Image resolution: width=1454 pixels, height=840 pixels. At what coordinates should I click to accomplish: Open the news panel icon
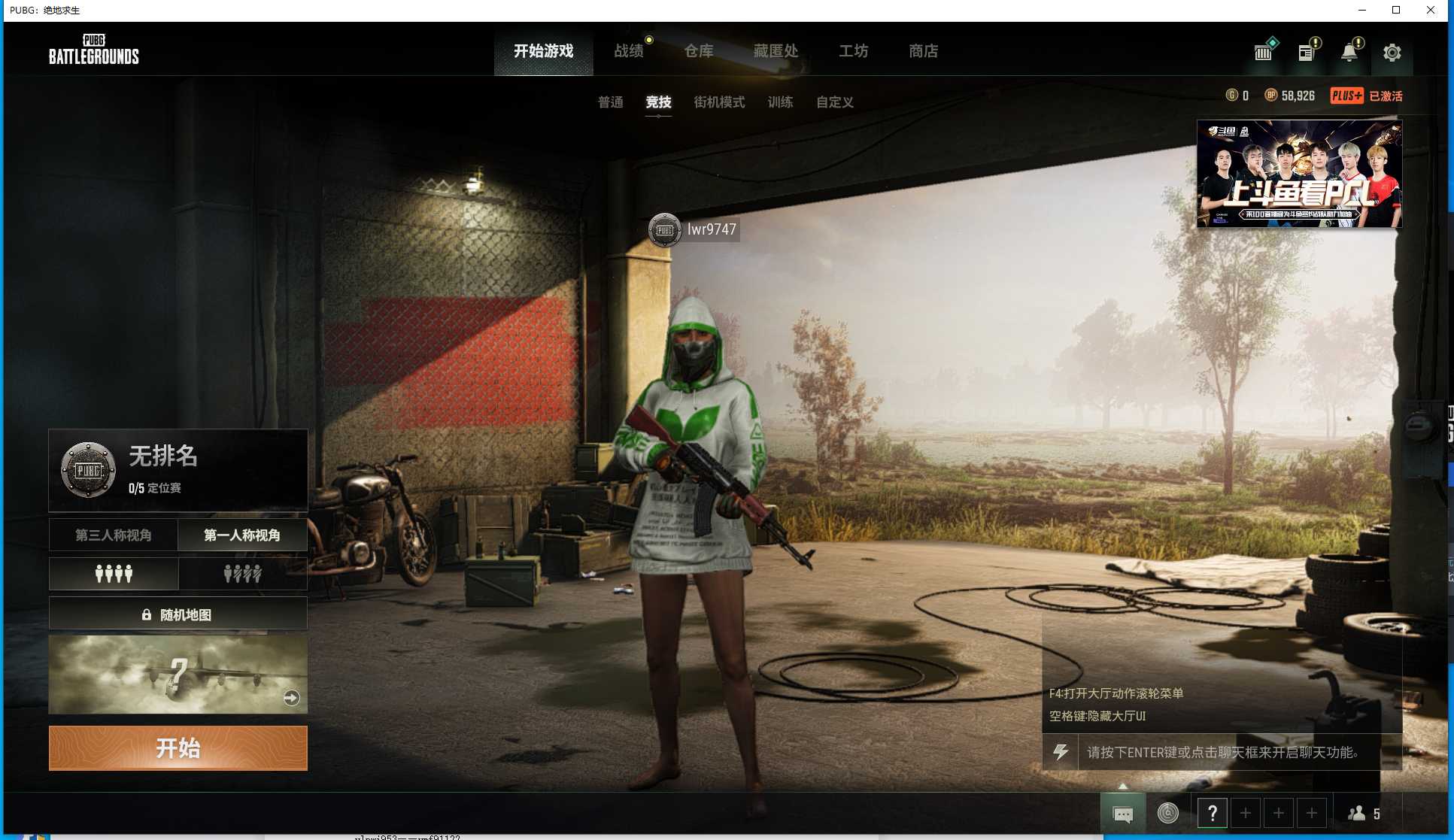1307,52
